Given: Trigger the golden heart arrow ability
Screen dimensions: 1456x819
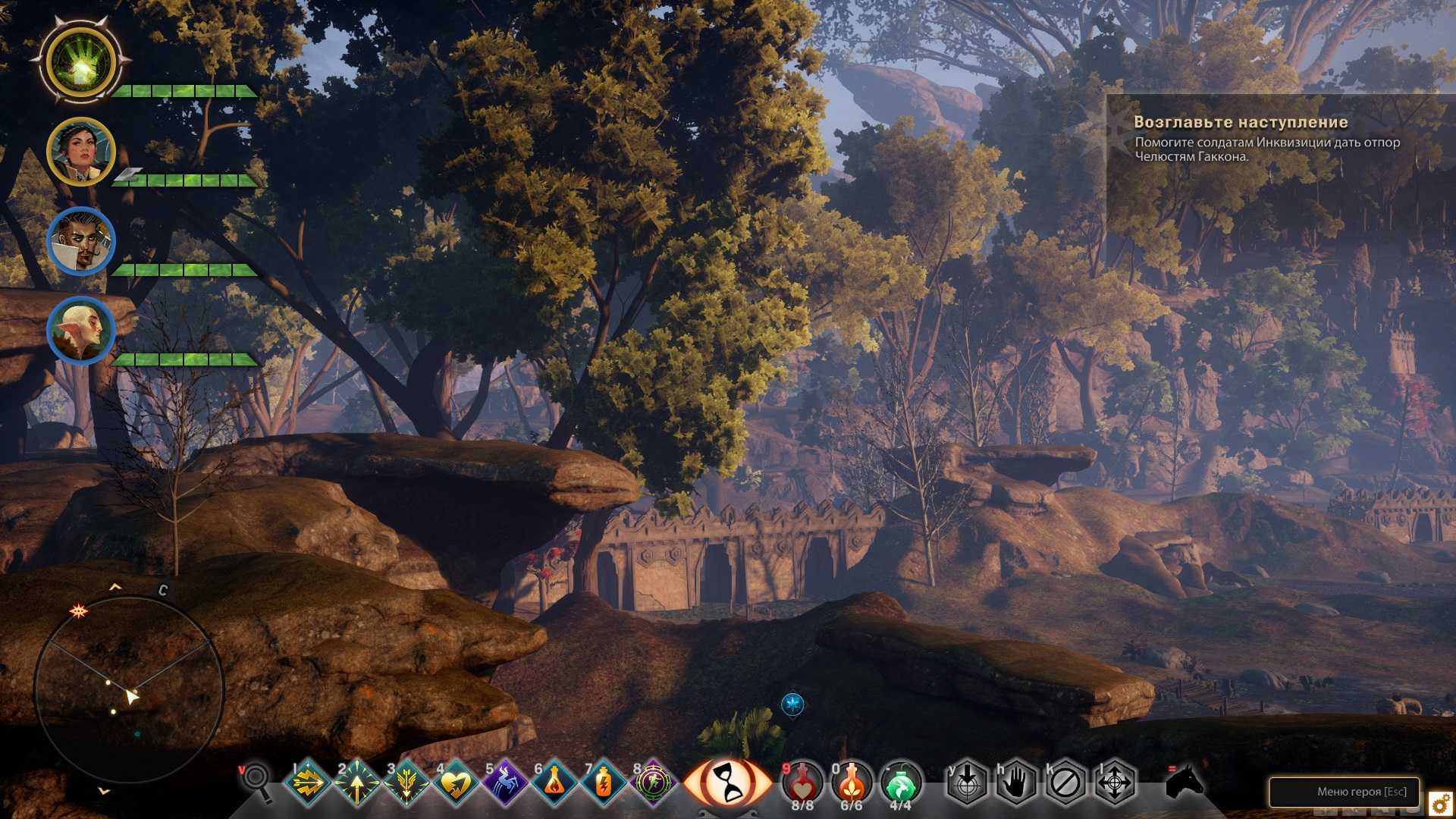Looking at the screenshot, I should pyautogui.click(x=455, y=783).
